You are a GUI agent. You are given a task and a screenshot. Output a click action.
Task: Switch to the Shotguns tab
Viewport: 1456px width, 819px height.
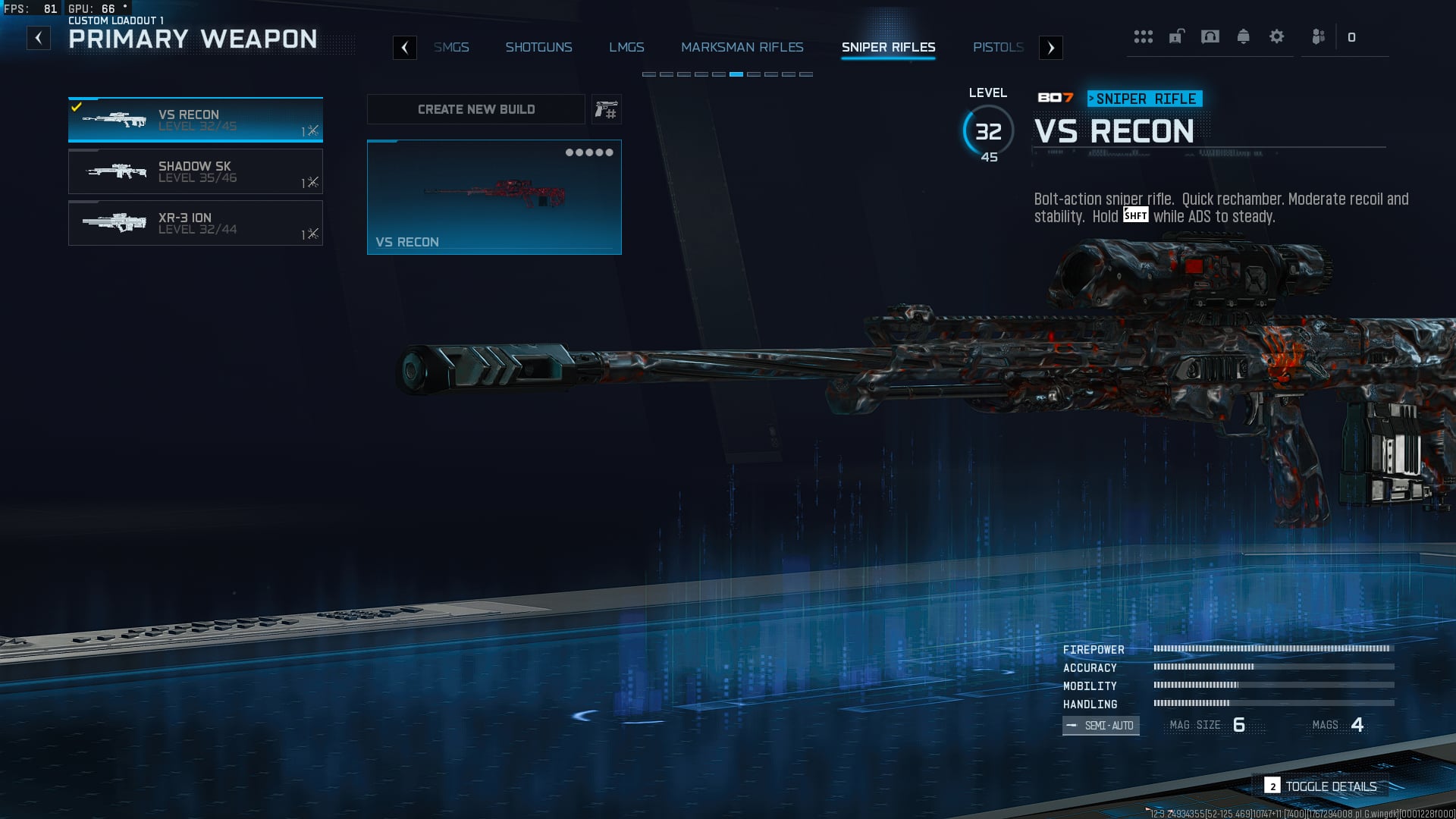click(x=538, y=47)
